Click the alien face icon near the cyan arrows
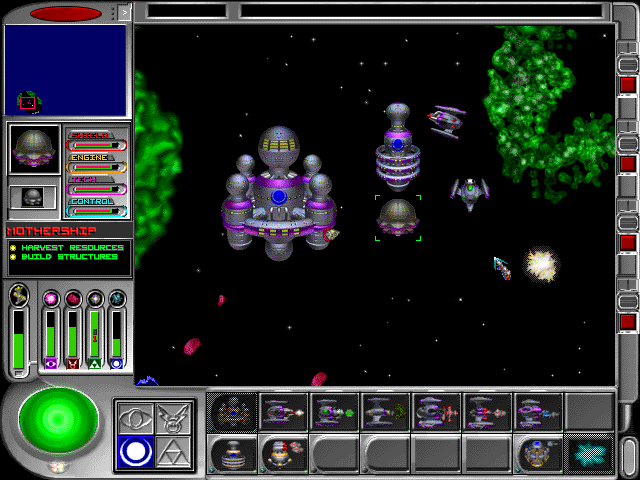This screenshot has width=640, height=480. point(538,455)
